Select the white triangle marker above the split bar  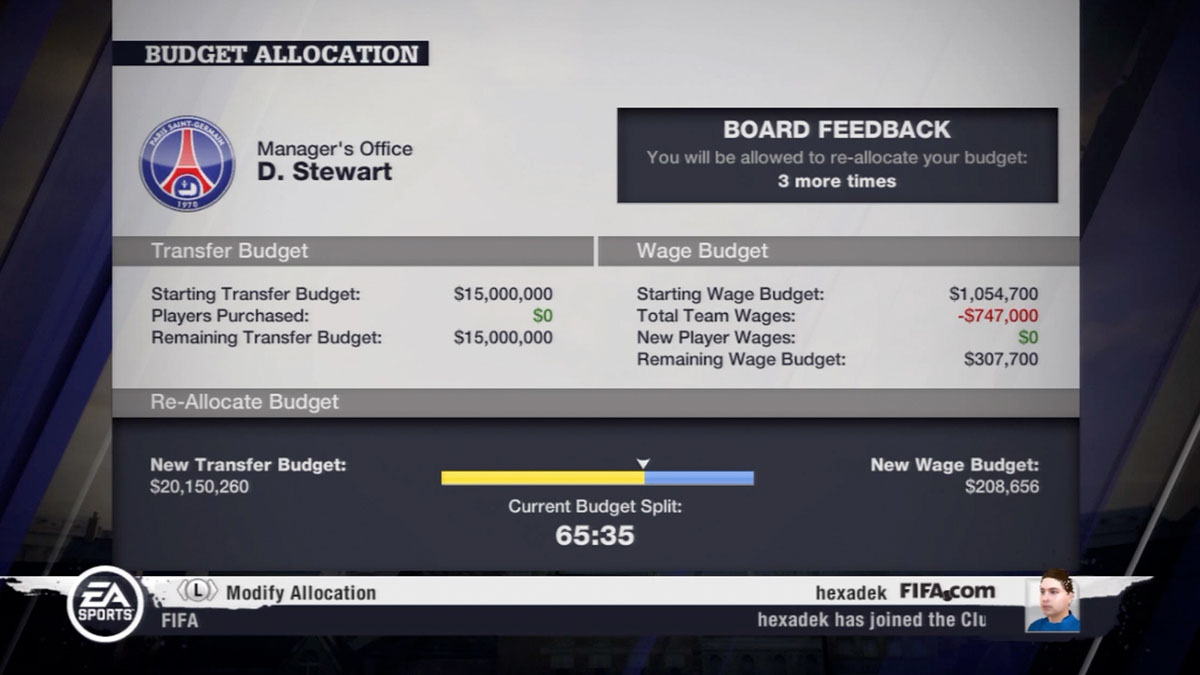tap(644, 463)
